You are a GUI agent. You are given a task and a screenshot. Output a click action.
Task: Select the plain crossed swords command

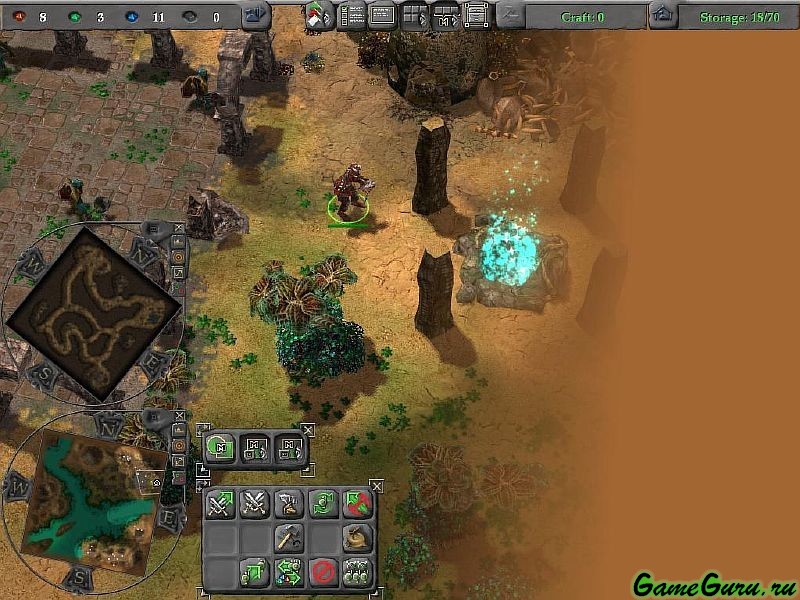pos(254,504)
